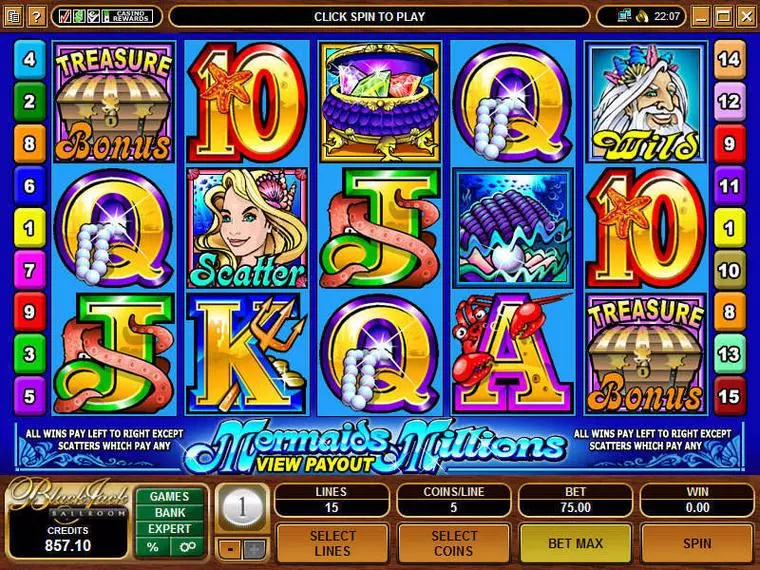Decrease coin size with minus button

230,548
